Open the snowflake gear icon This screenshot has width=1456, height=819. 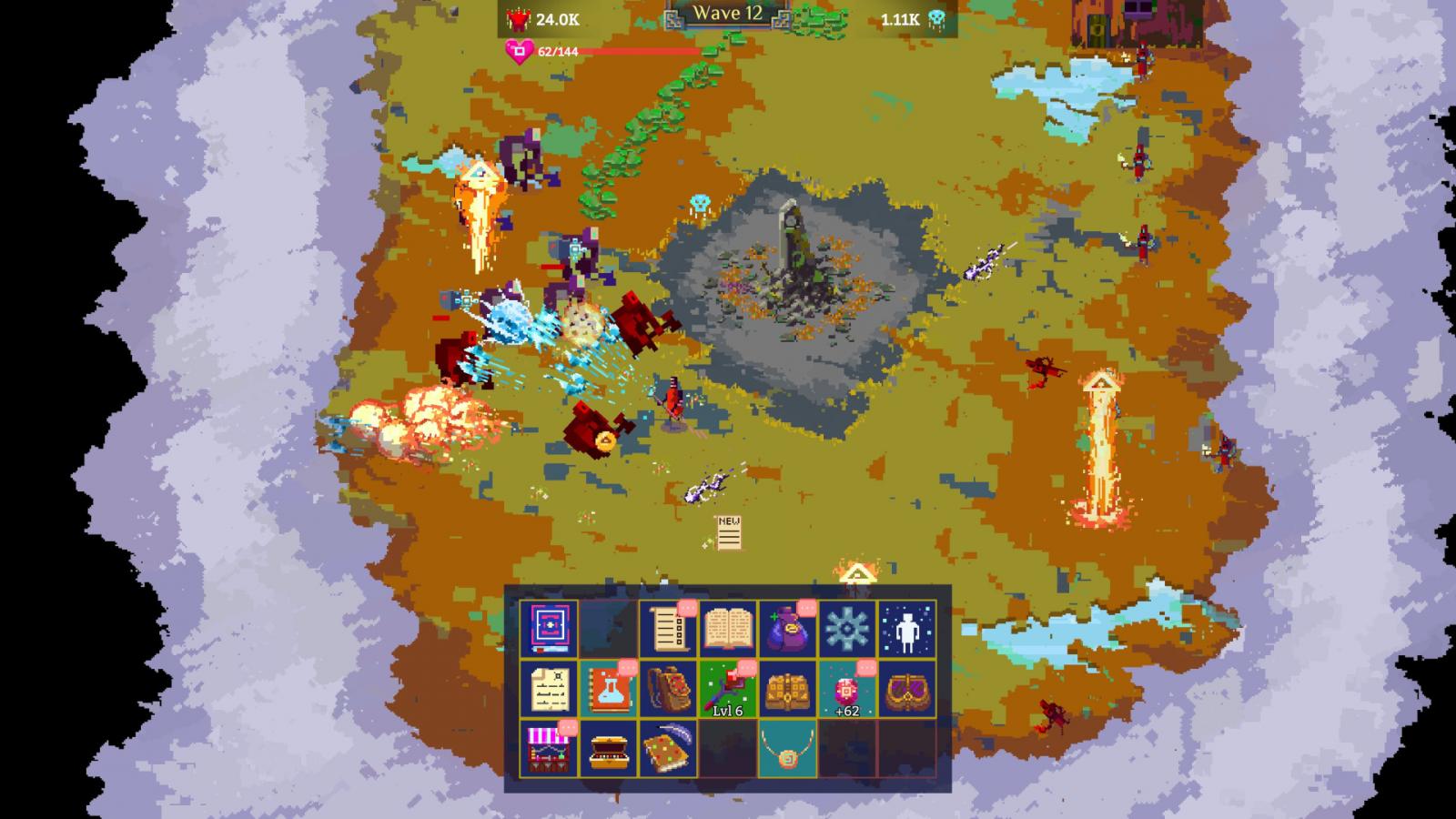click(x=847, y=628)
